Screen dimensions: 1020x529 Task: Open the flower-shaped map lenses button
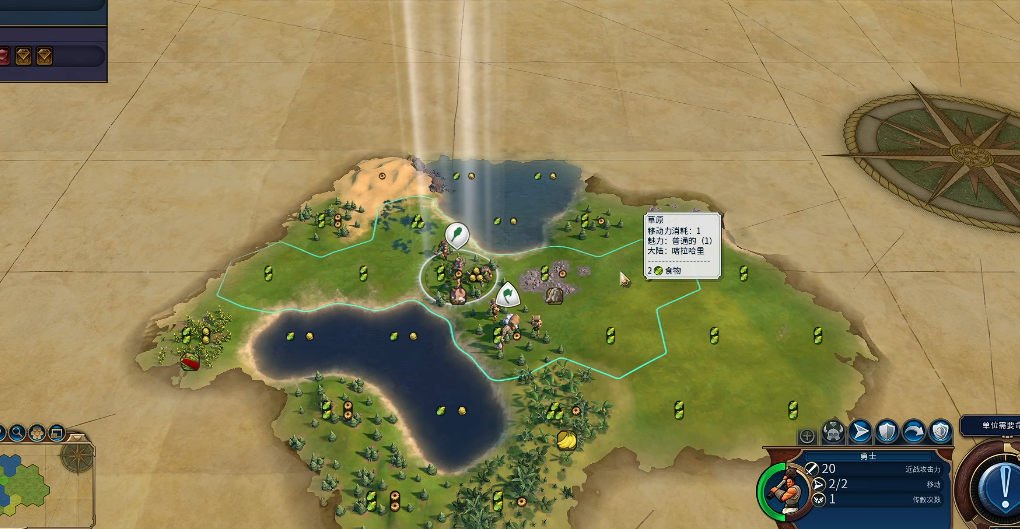[36, 433]
